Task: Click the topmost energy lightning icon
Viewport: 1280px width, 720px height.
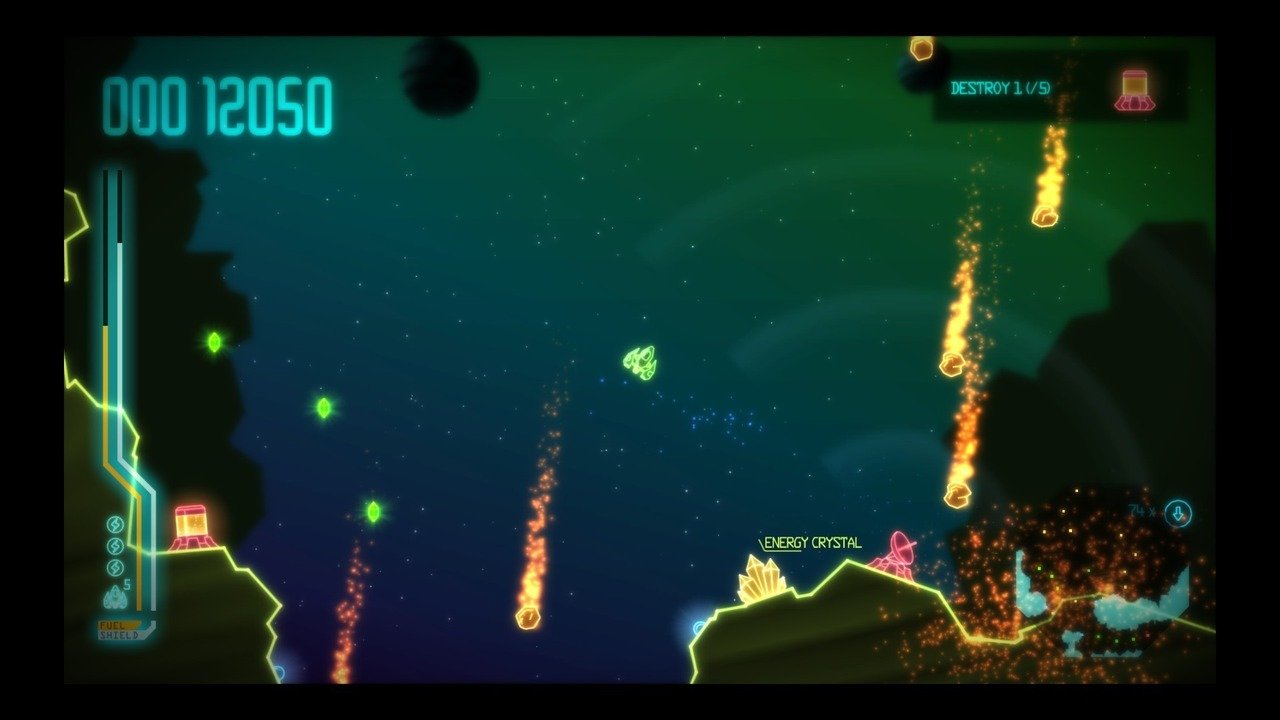Action: 114,525
